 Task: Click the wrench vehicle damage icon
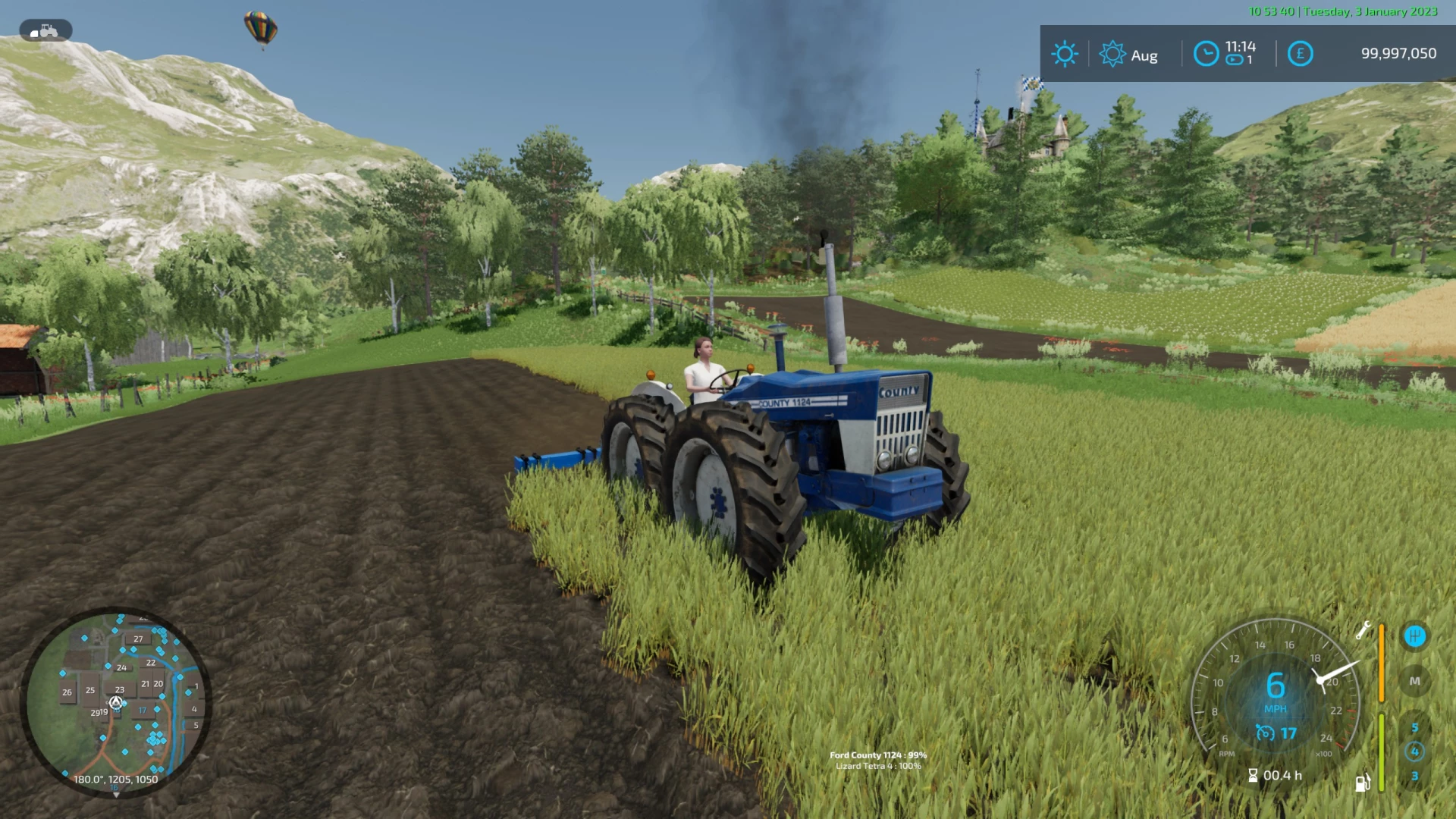[x=1363, y=630]
